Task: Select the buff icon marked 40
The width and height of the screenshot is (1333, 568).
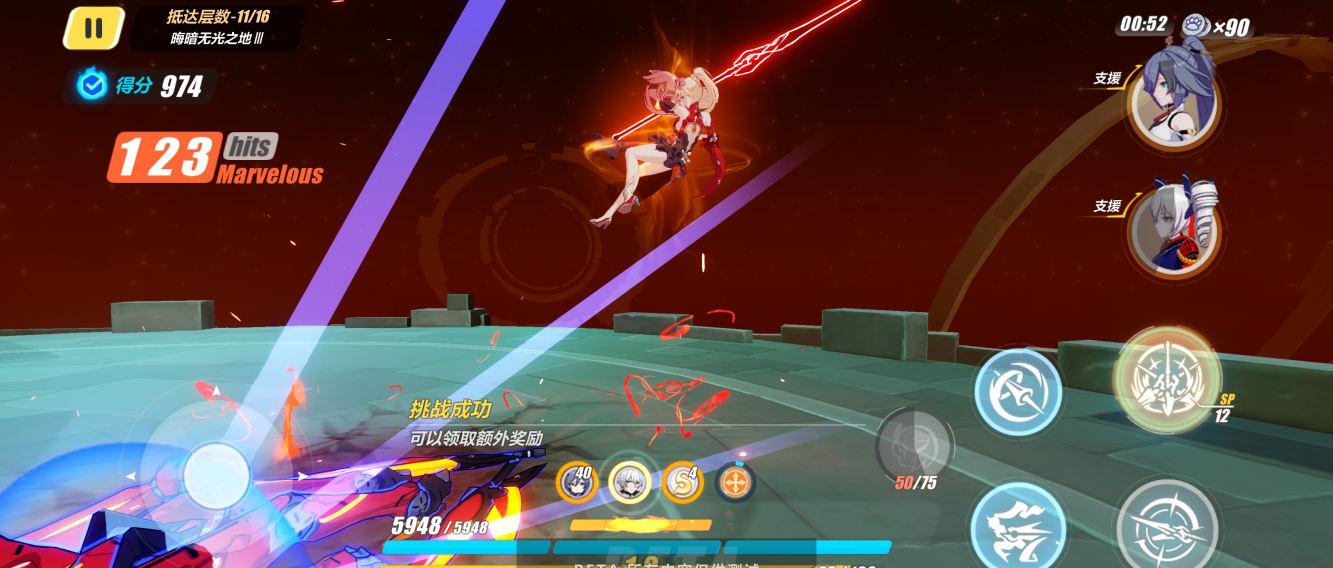Action: (x=577, y=483)
